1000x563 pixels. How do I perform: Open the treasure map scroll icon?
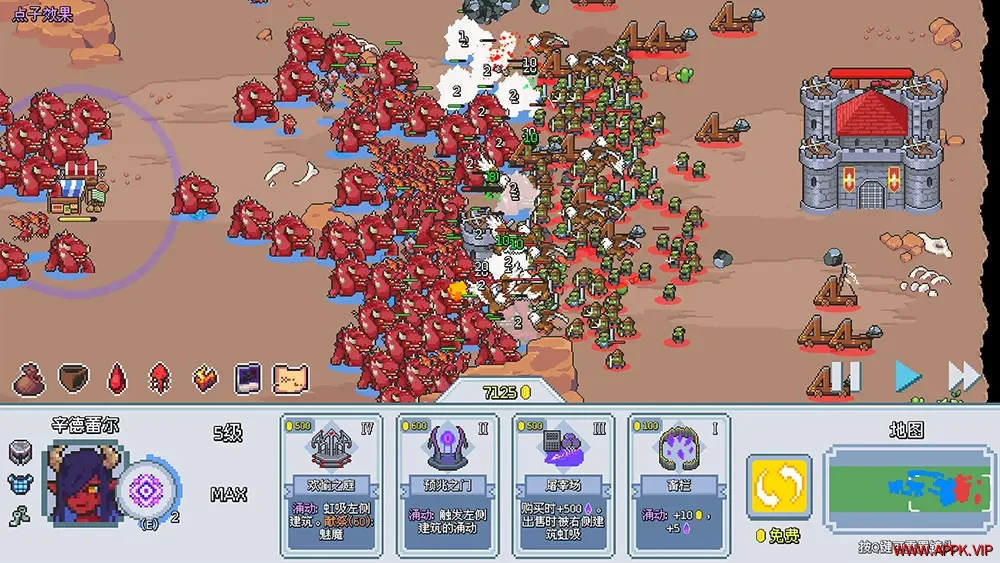(x=290, y=378)
